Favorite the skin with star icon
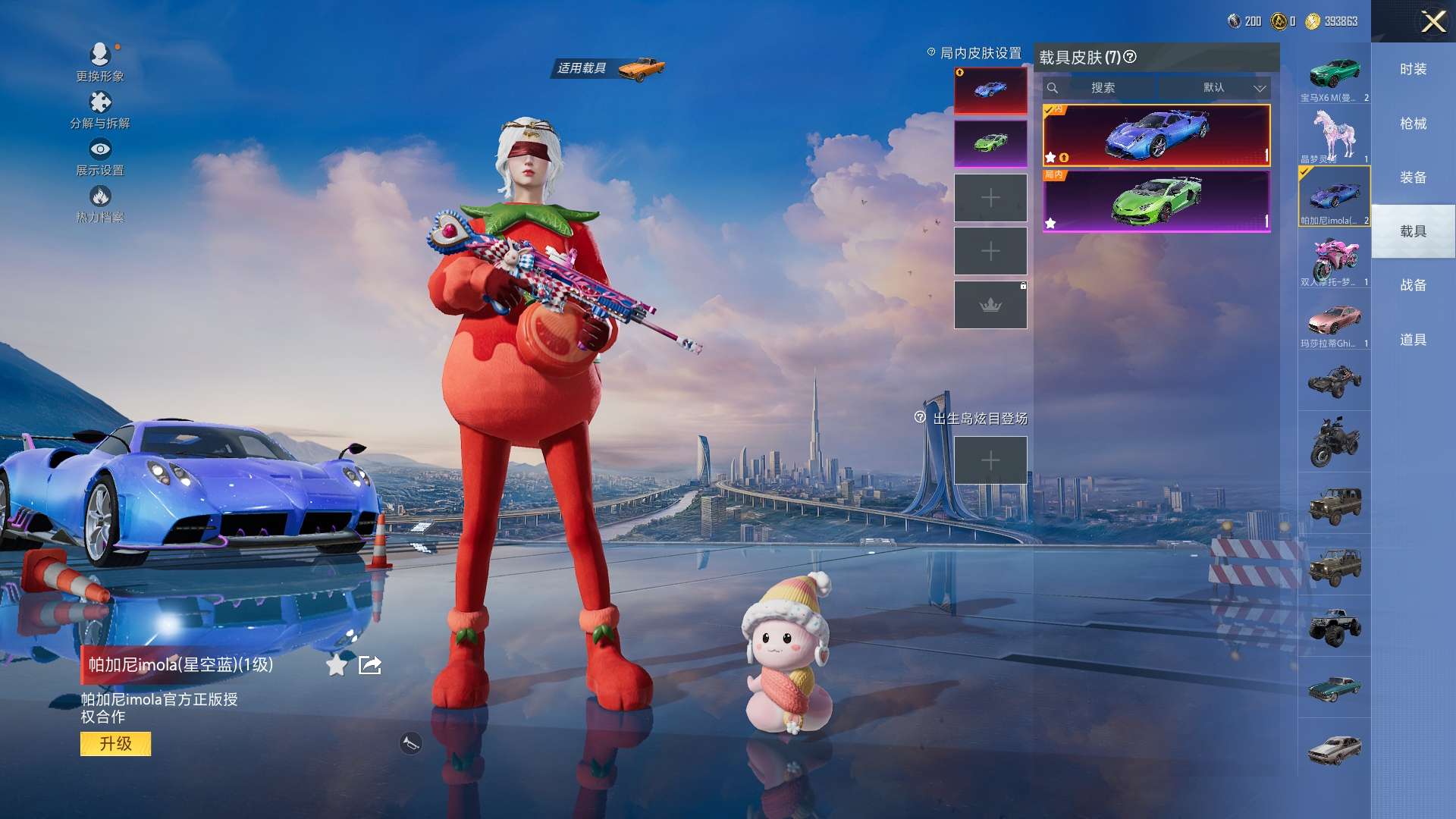Image resolution: width=1456 pixels, height=819 pixels. pos(336,665)
